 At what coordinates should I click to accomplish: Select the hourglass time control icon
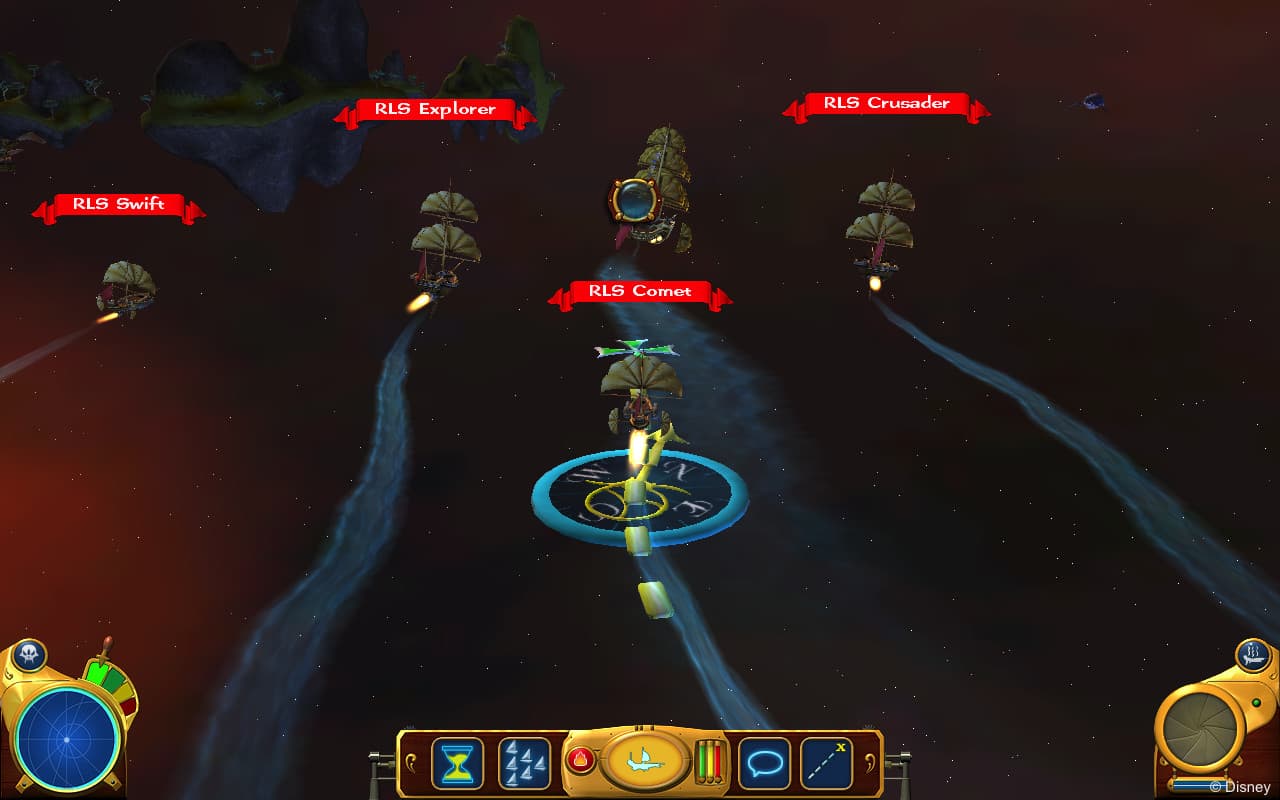(457, 762)
